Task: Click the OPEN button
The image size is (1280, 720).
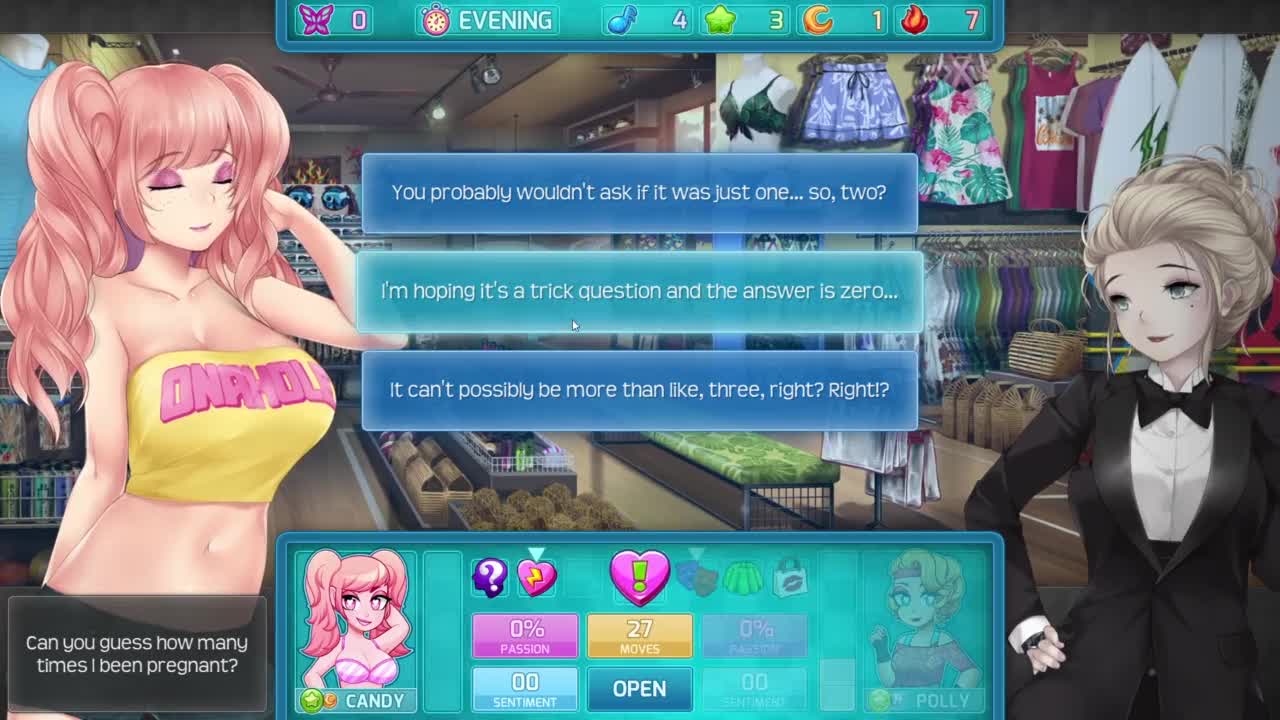Action: (639, 688)
